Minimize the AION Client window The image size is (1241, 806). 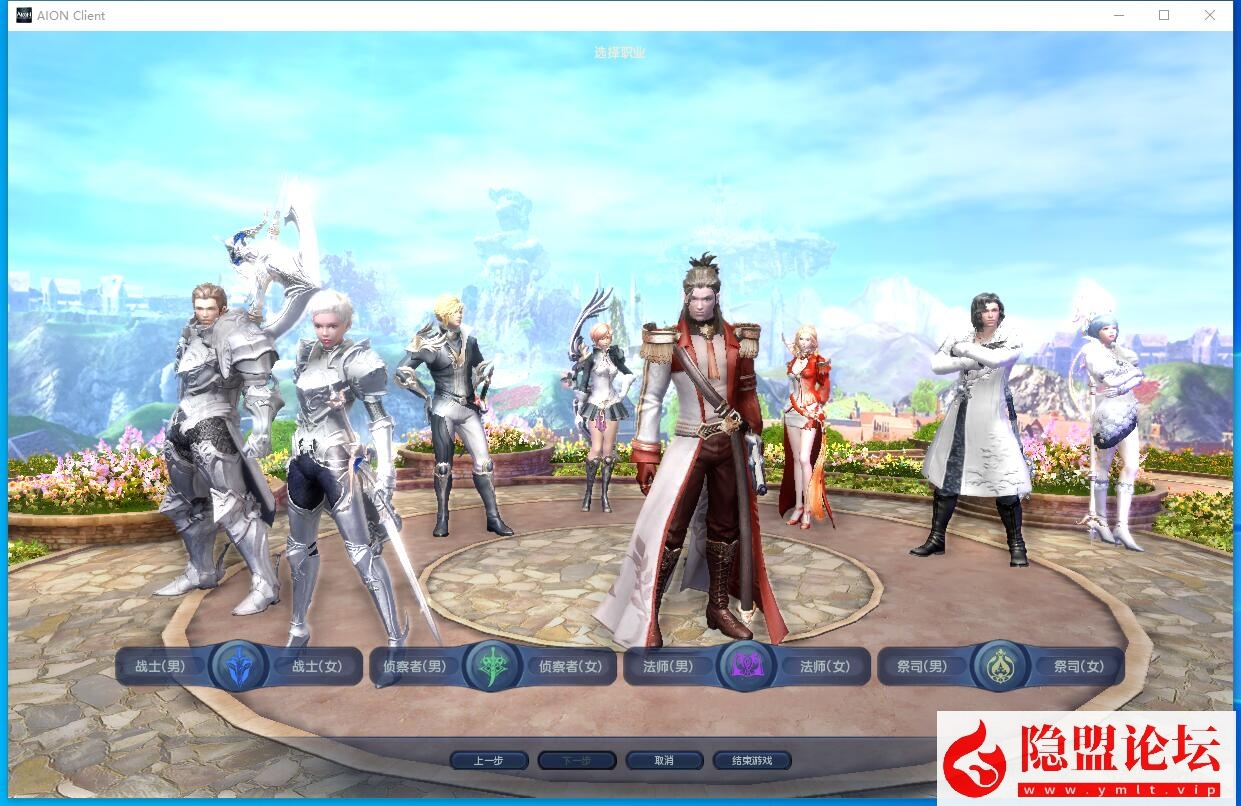point(1118,15)
